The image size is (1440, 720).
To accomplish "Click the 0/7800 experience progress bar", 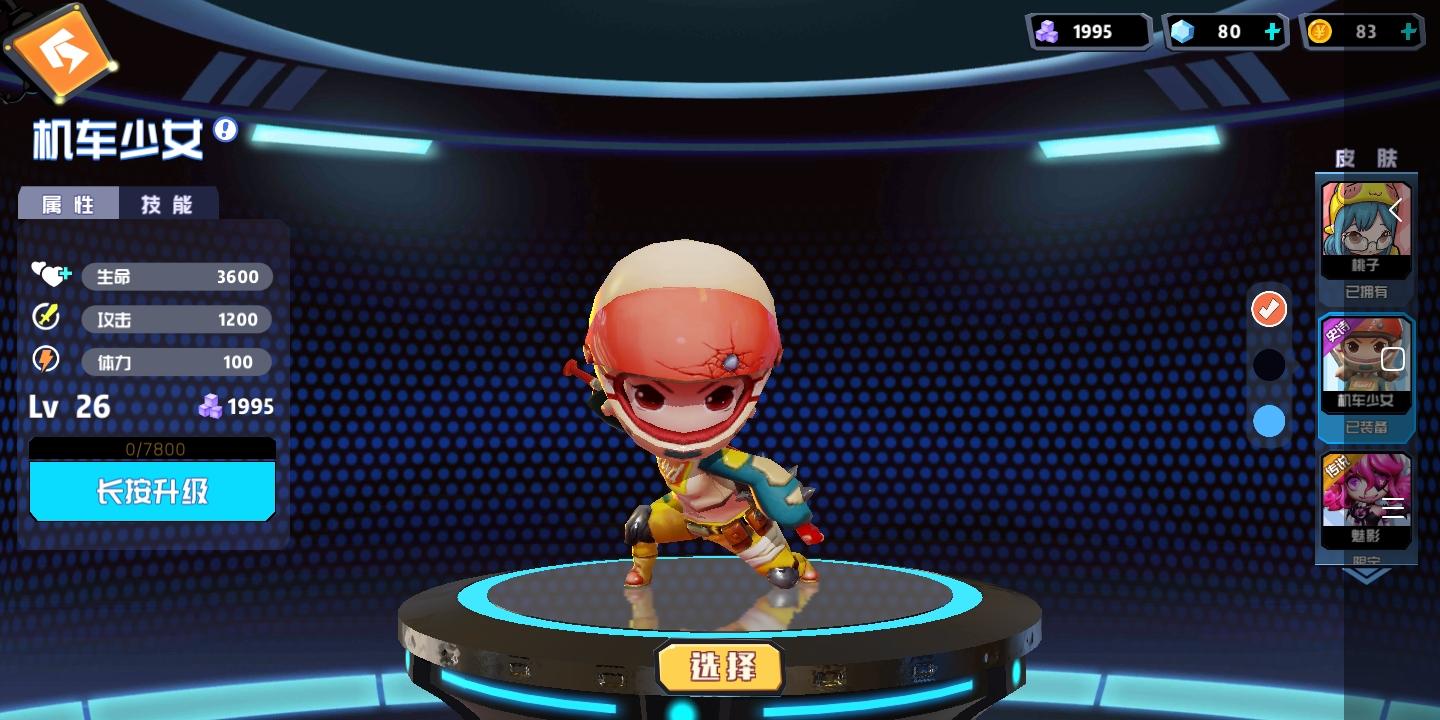I will tap(152, 449).
